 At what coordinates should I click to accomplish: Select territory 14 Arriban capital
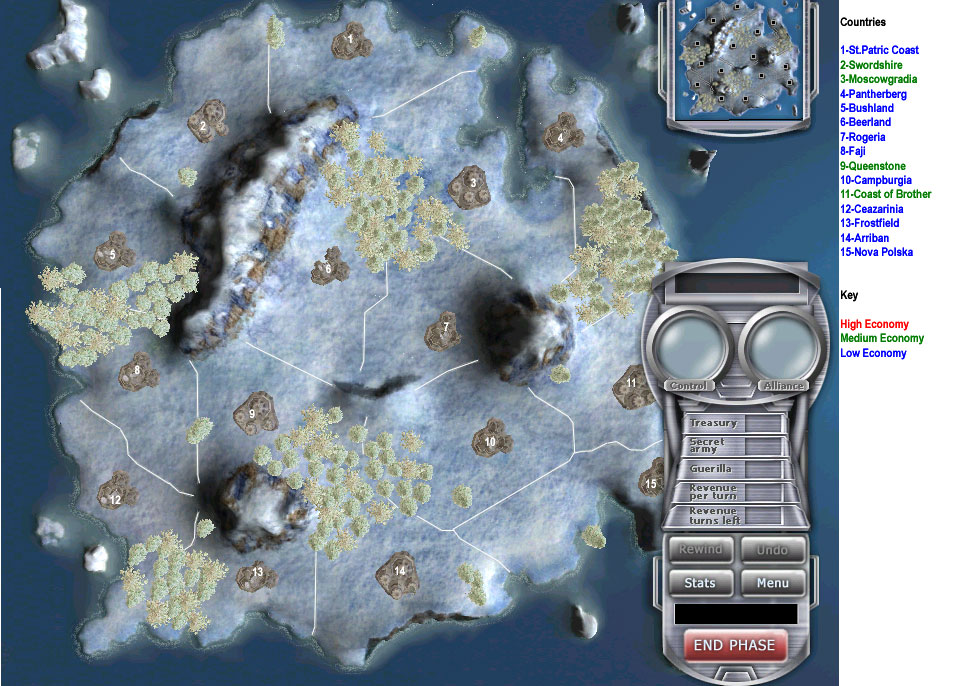tap(399, 572)
